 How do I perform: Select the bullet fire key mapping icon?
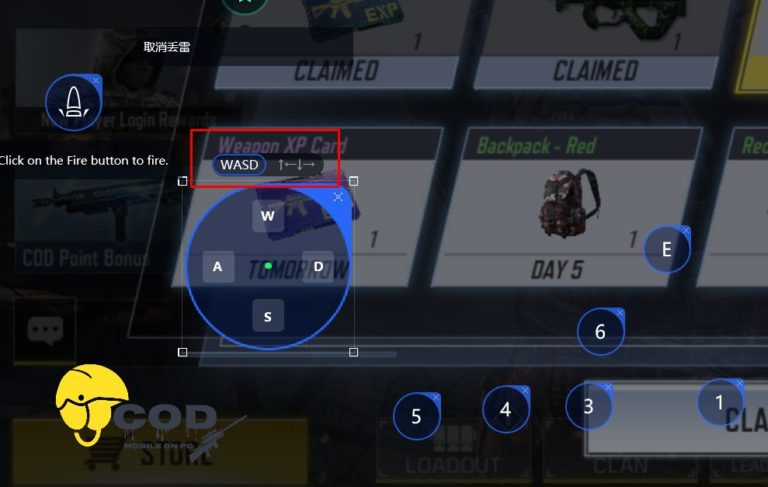point(73,103)
